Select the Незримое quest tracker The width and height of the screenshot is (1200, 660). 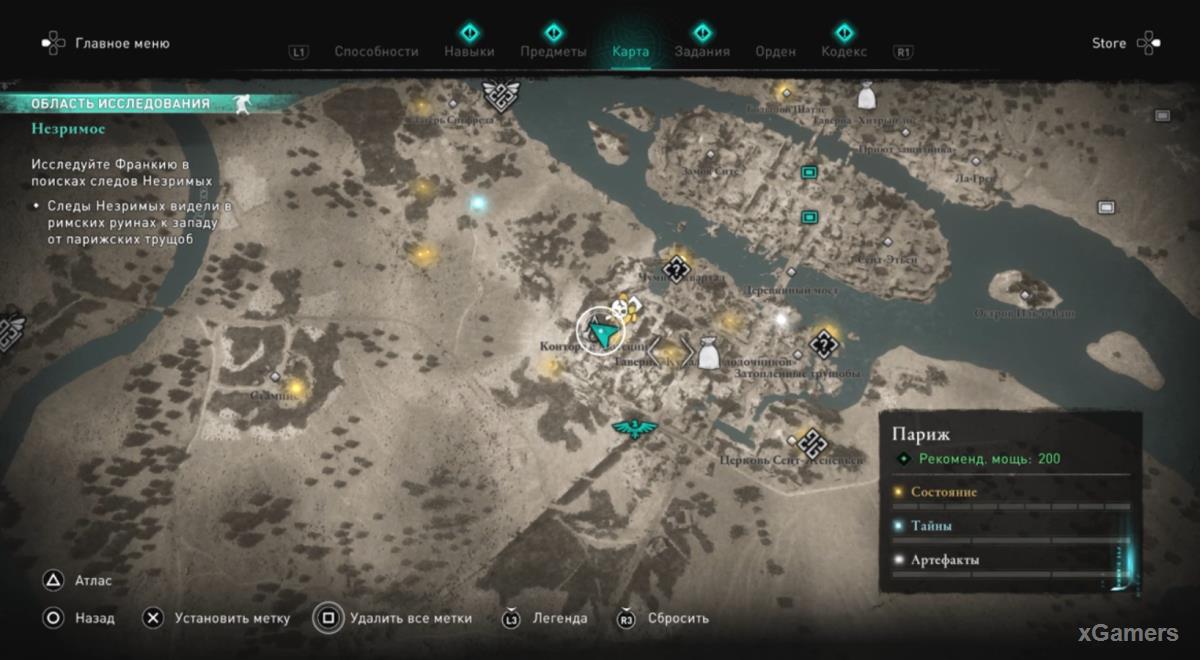point(68,128)
